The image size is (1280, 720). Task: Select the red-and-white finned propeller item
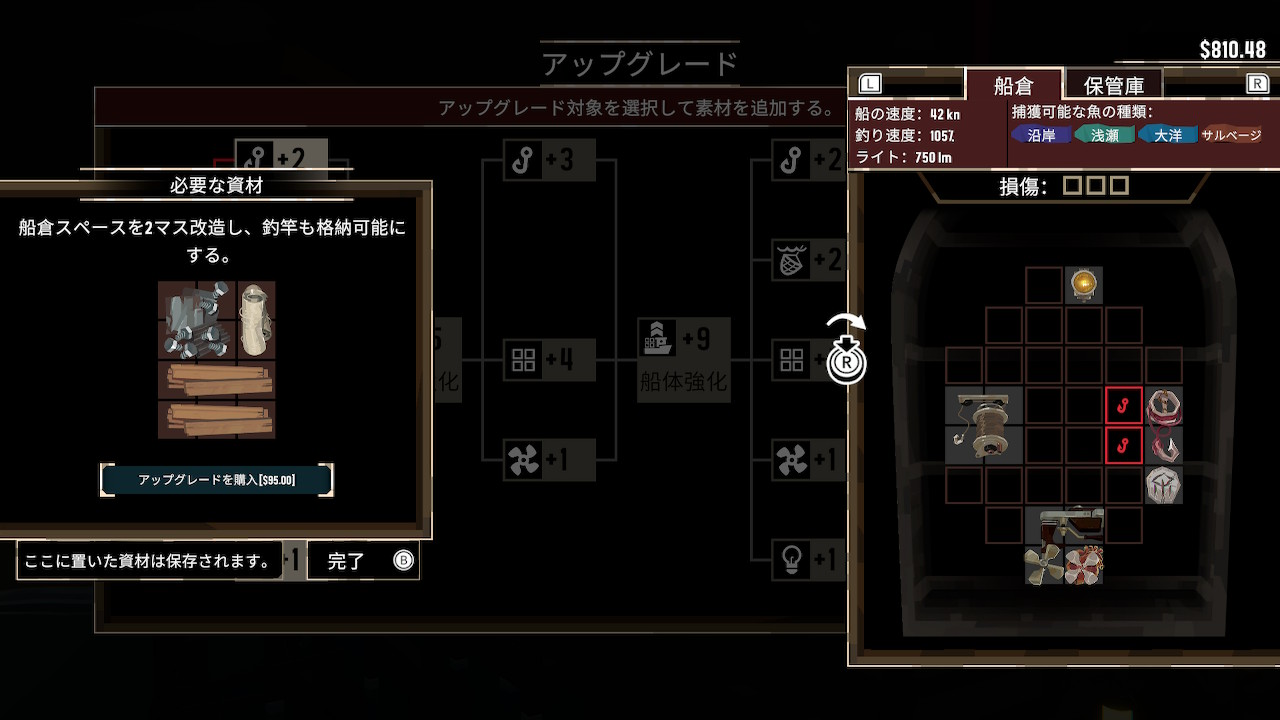pyautogui.click(x=1084, y=565)
